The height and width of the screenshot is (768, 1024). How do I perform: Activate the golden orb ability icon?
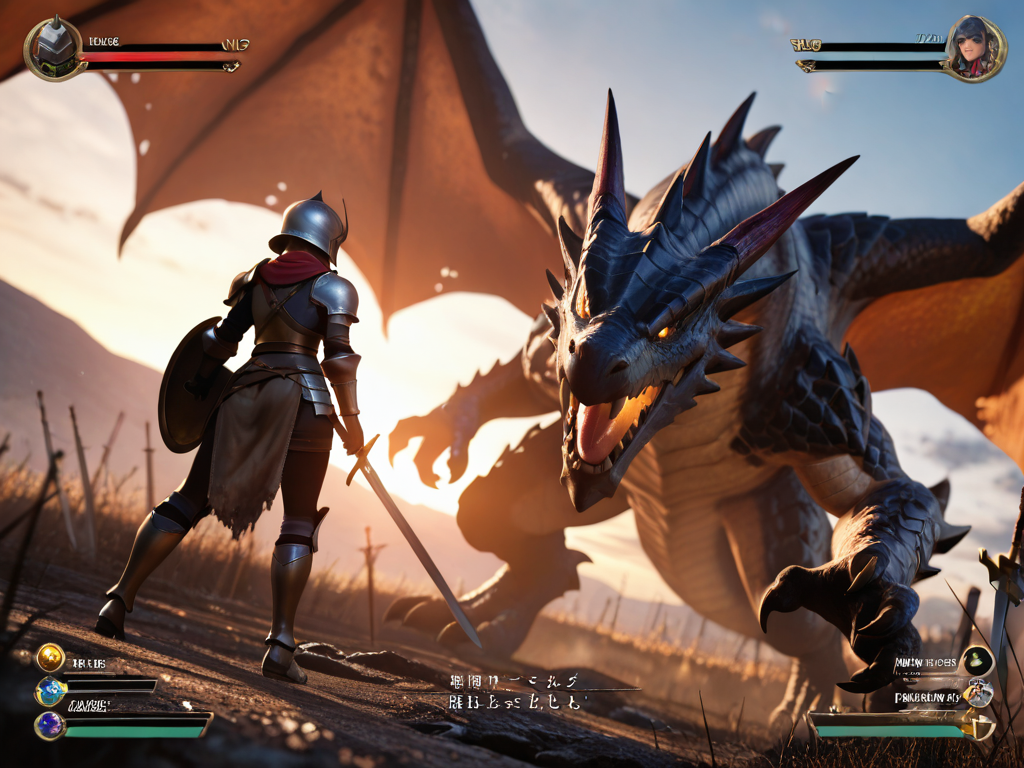(x=50, y=657)
